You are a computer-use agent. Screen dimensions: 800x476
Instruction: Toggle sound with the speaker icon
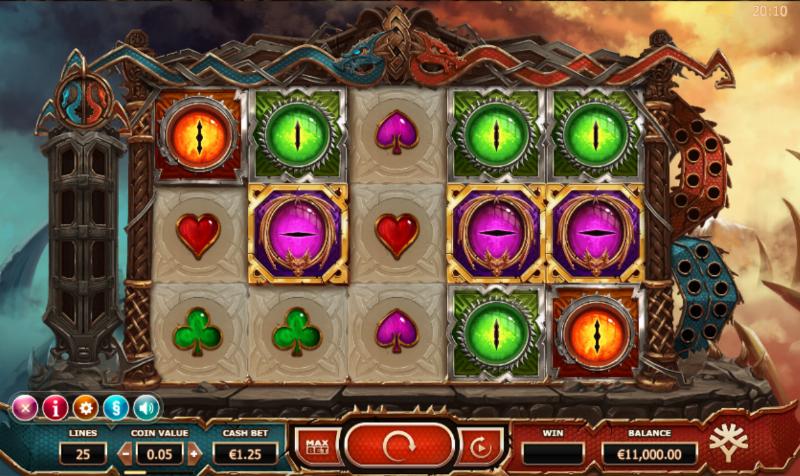pos(147,407)
